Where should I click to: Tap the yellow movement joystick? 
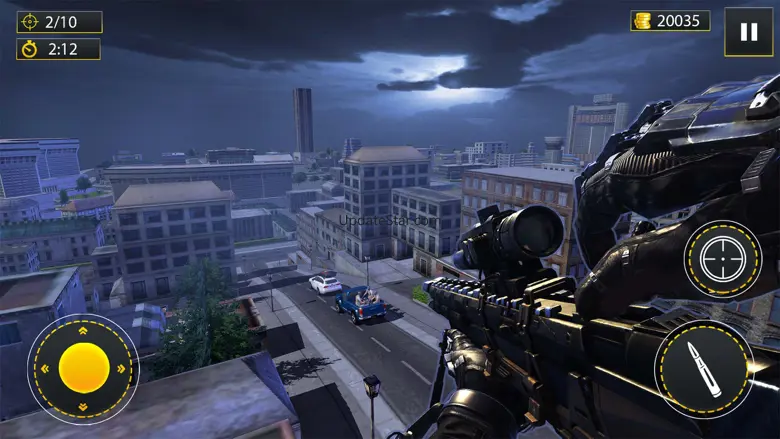tap(84, 367)
